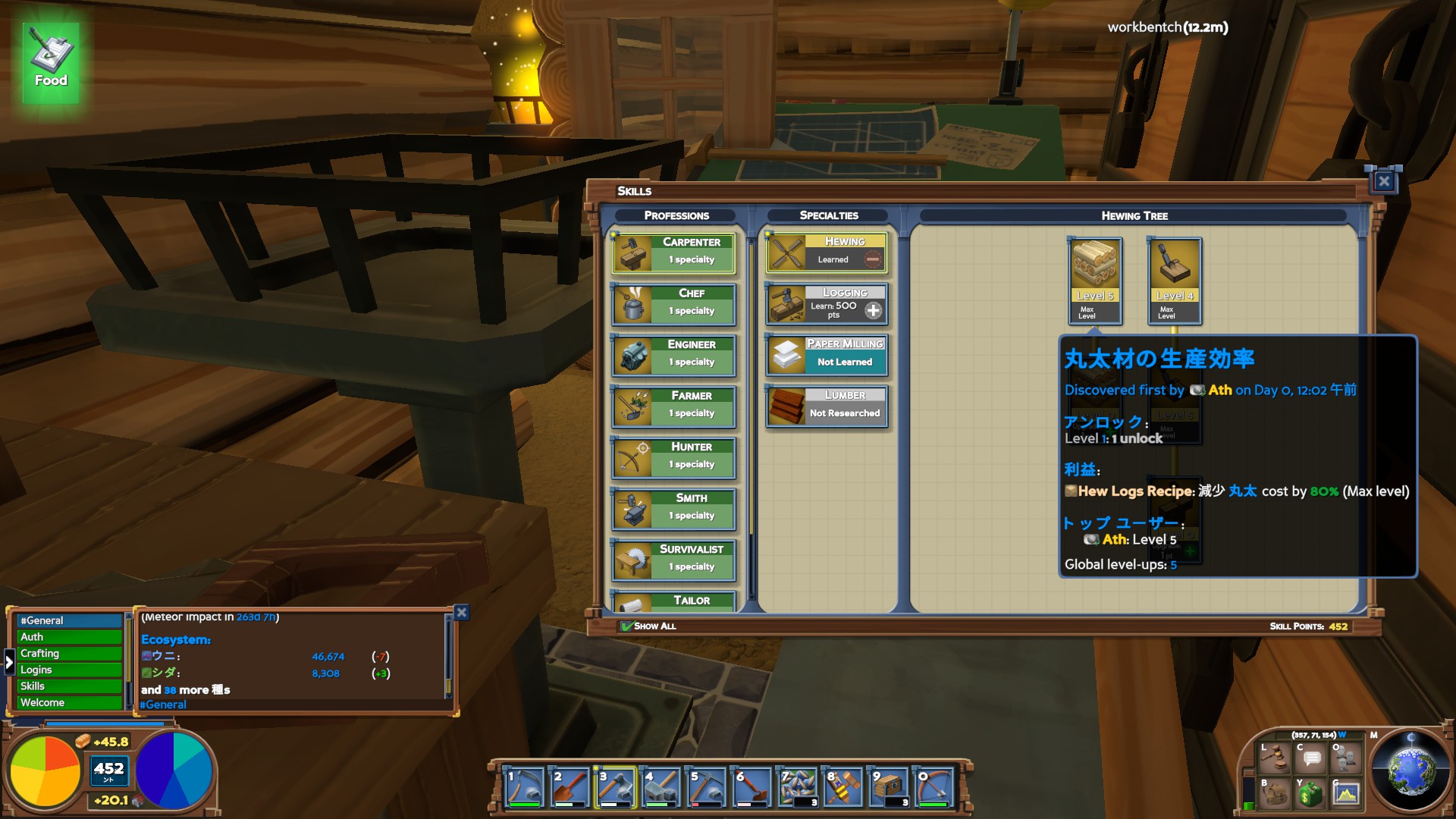Close the chat panel
Image resolution: width=1456 pixels, height=819 pixels.
(x=461, y=612)
